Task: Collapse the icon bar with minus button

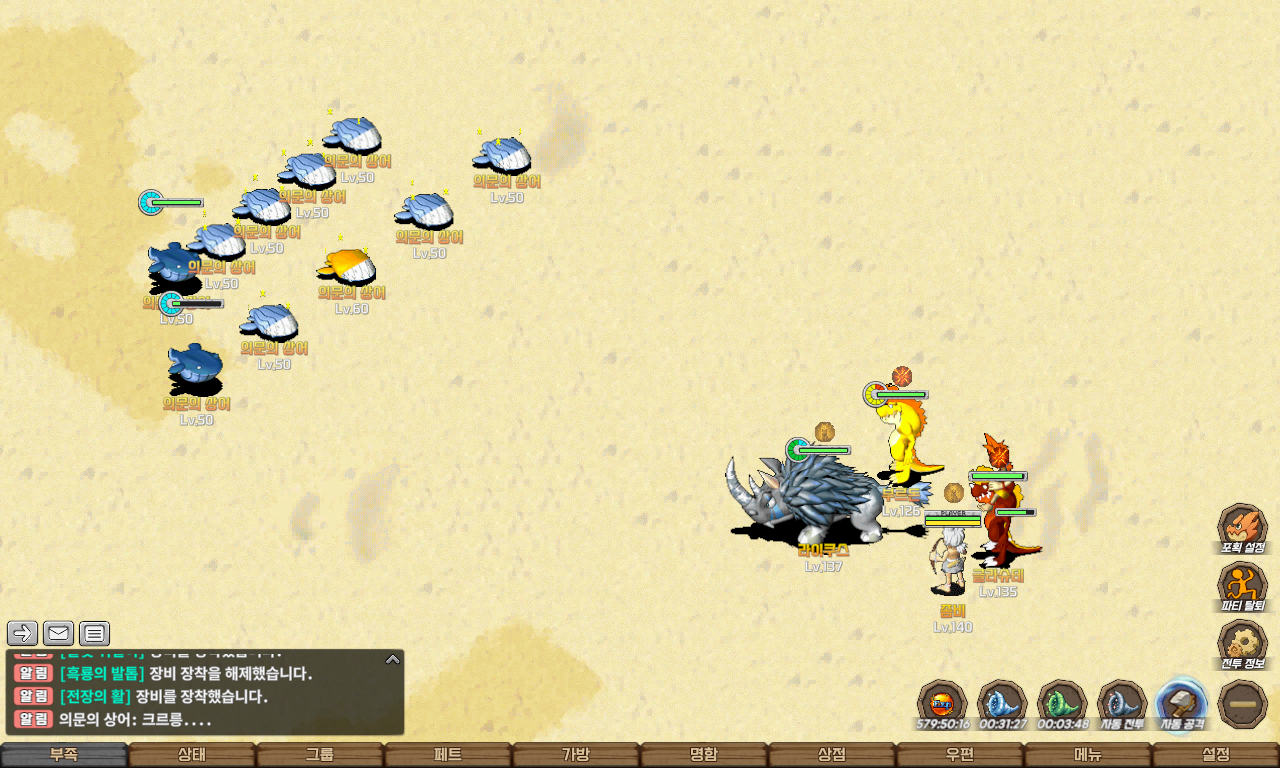Action: [1243, 704]
